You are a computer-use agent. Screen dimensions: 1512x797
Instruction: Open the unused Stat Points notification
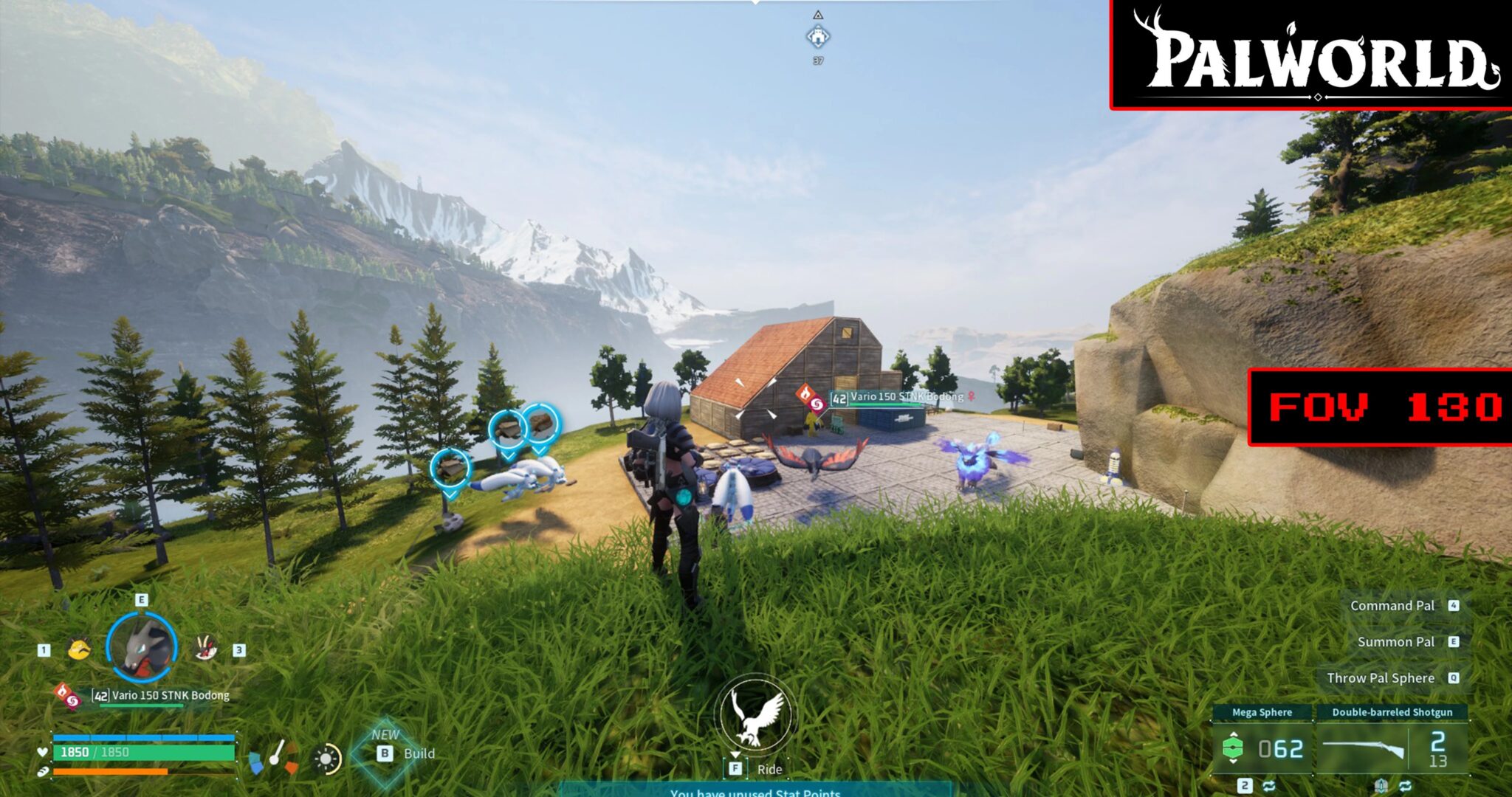[x=755, y=791]
